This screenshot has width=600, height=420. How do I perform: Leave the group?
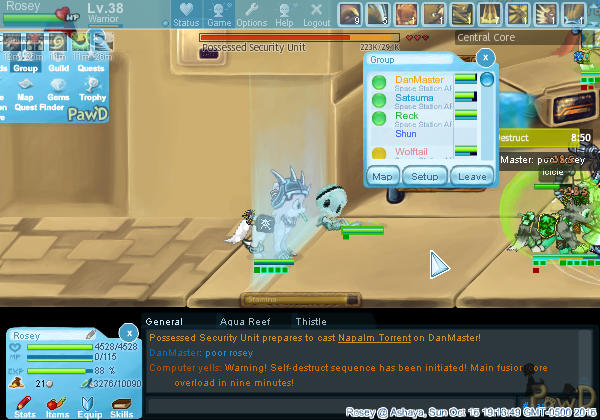click(473, 176)
